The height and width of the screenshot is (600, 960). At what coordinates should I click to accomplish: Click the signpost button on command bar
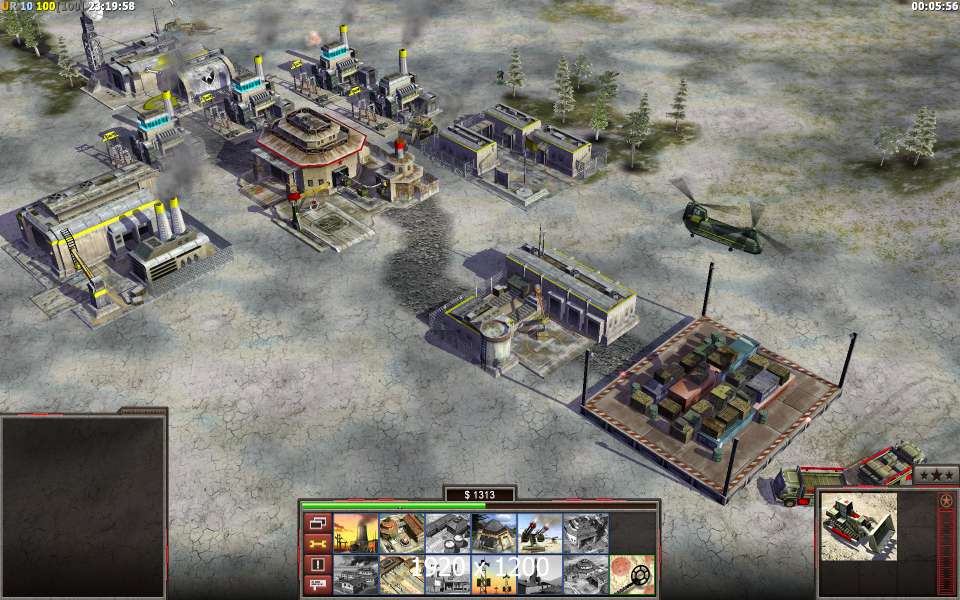pos(317,586)
